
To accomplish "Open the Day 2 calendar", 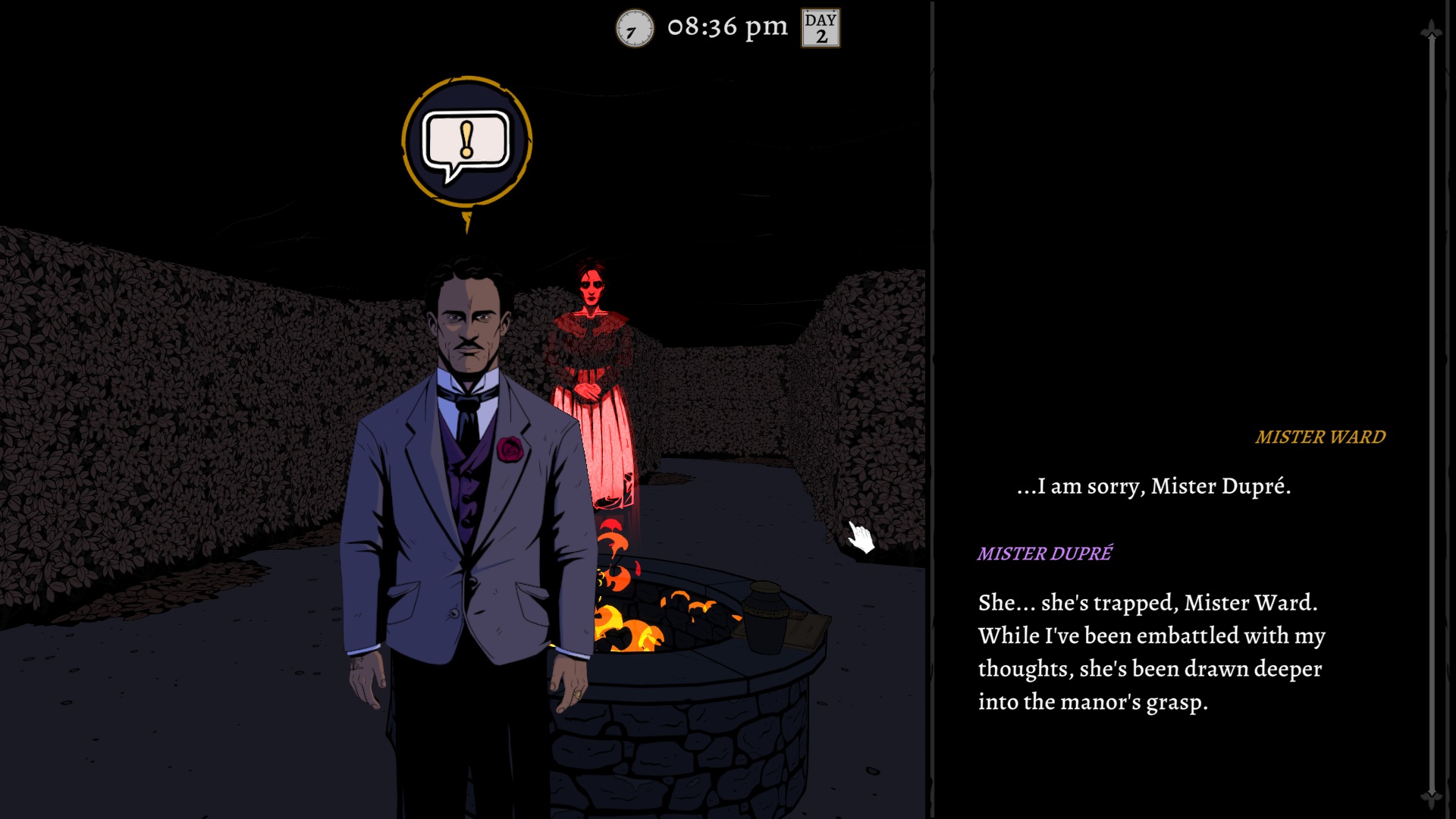I will pos(821,29).
